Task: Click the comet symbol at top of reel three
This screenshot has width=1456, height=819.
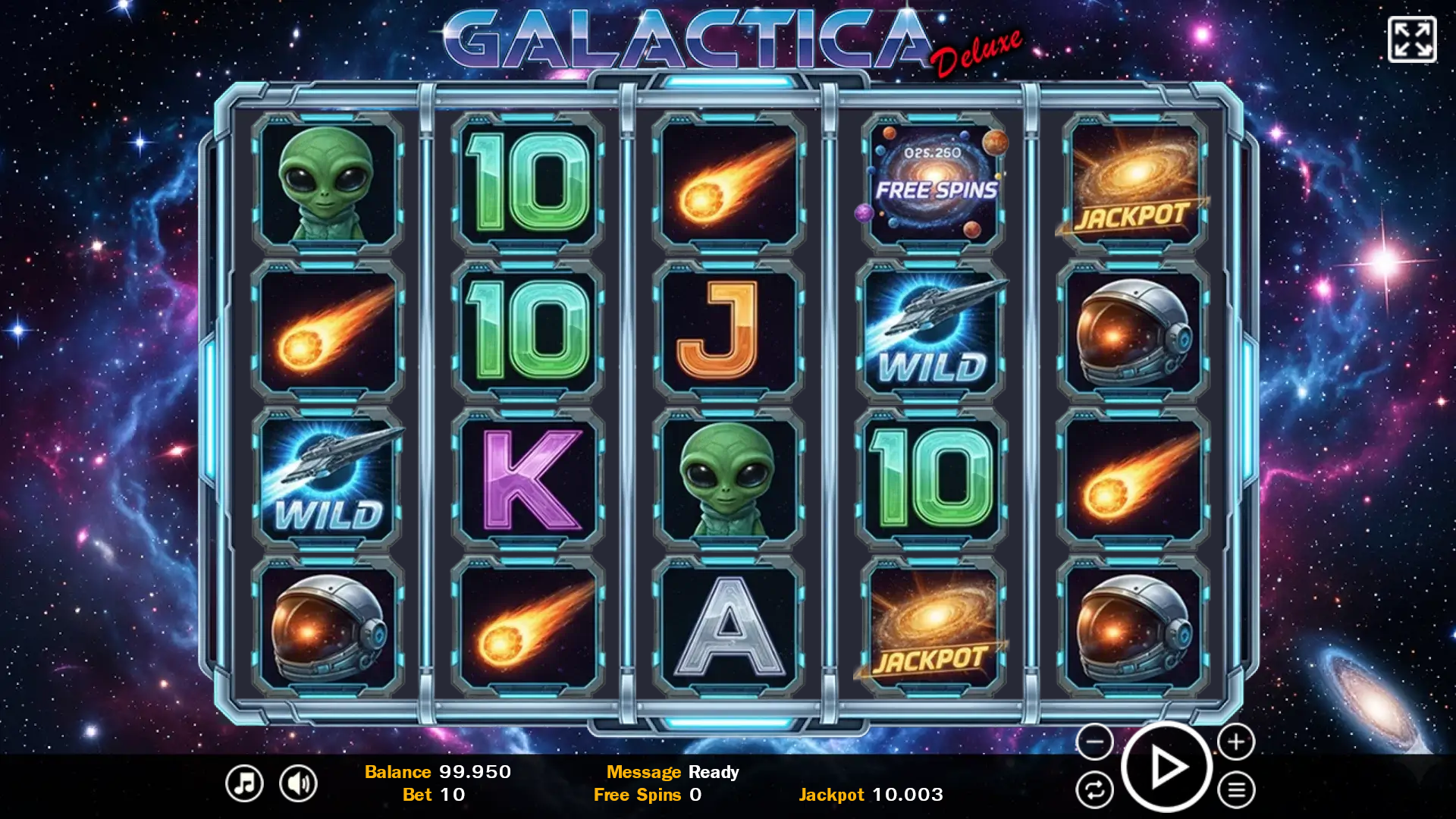Action: (730, 182)
